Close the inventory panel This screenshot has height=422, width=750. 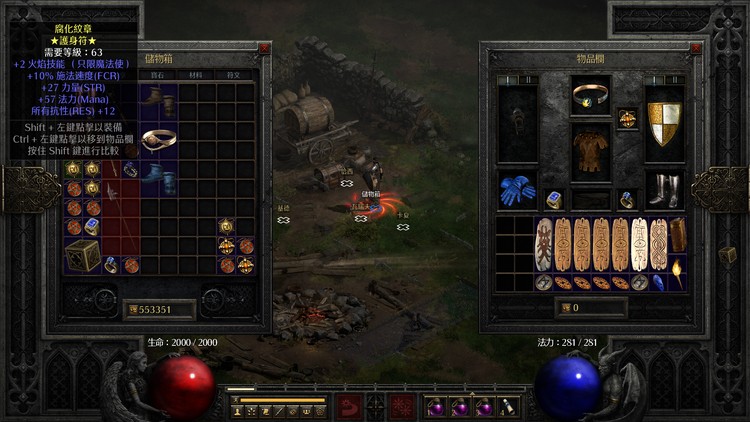pos(690,47)
